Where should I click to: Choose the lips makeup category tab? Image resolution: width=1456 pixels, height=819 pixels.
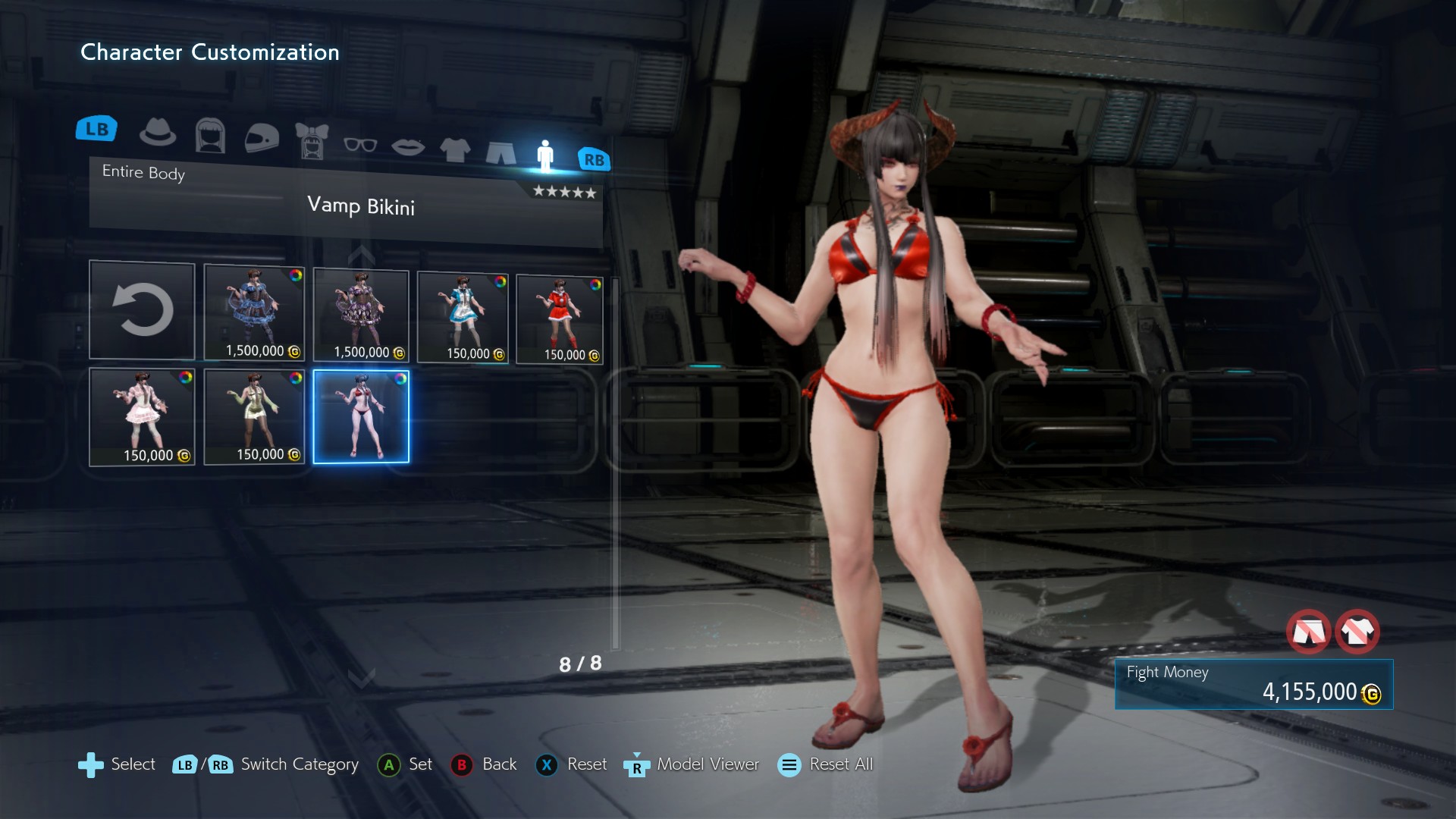(408, 146)
